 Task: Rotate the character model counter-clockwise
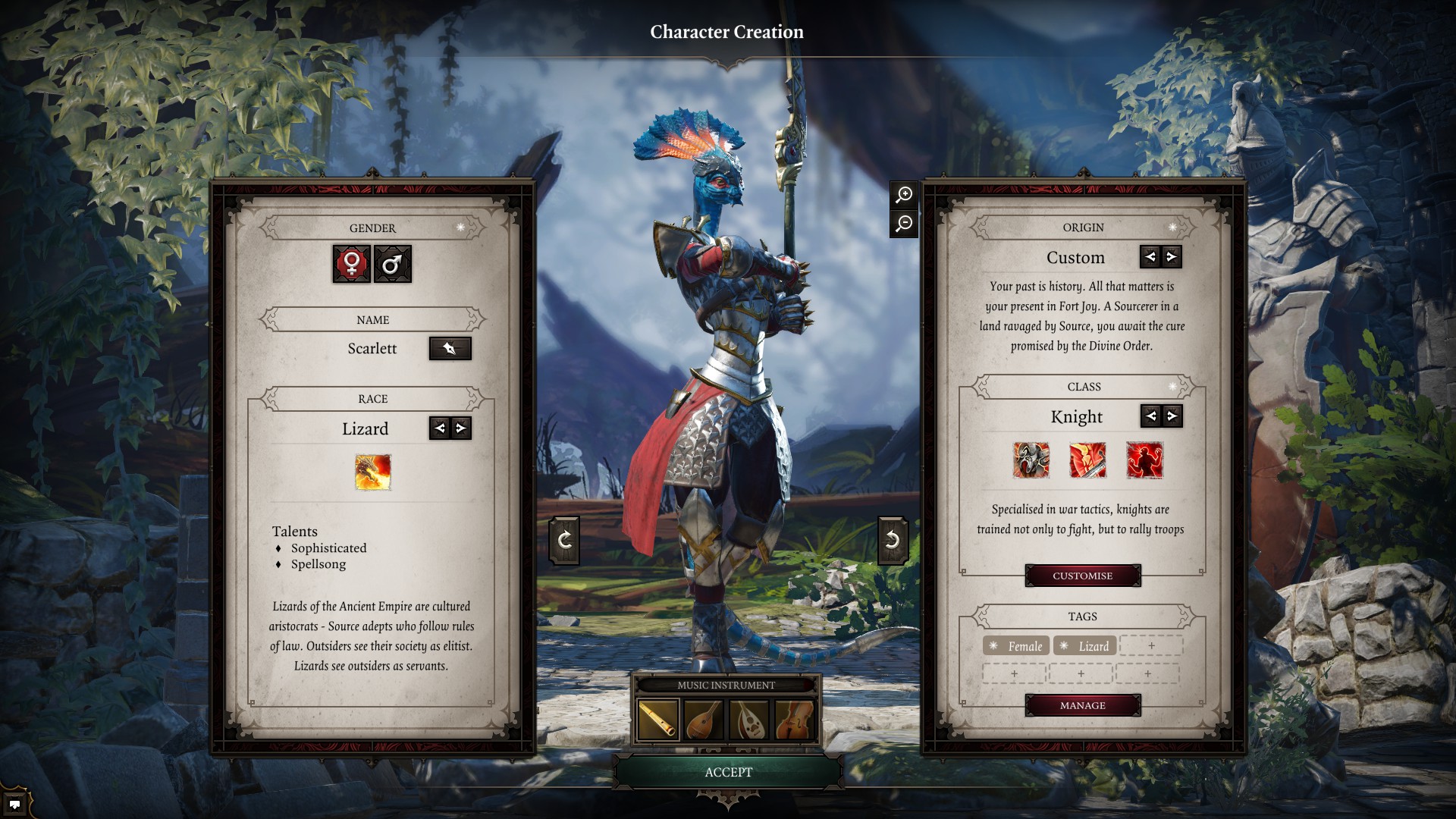[564, 540]
